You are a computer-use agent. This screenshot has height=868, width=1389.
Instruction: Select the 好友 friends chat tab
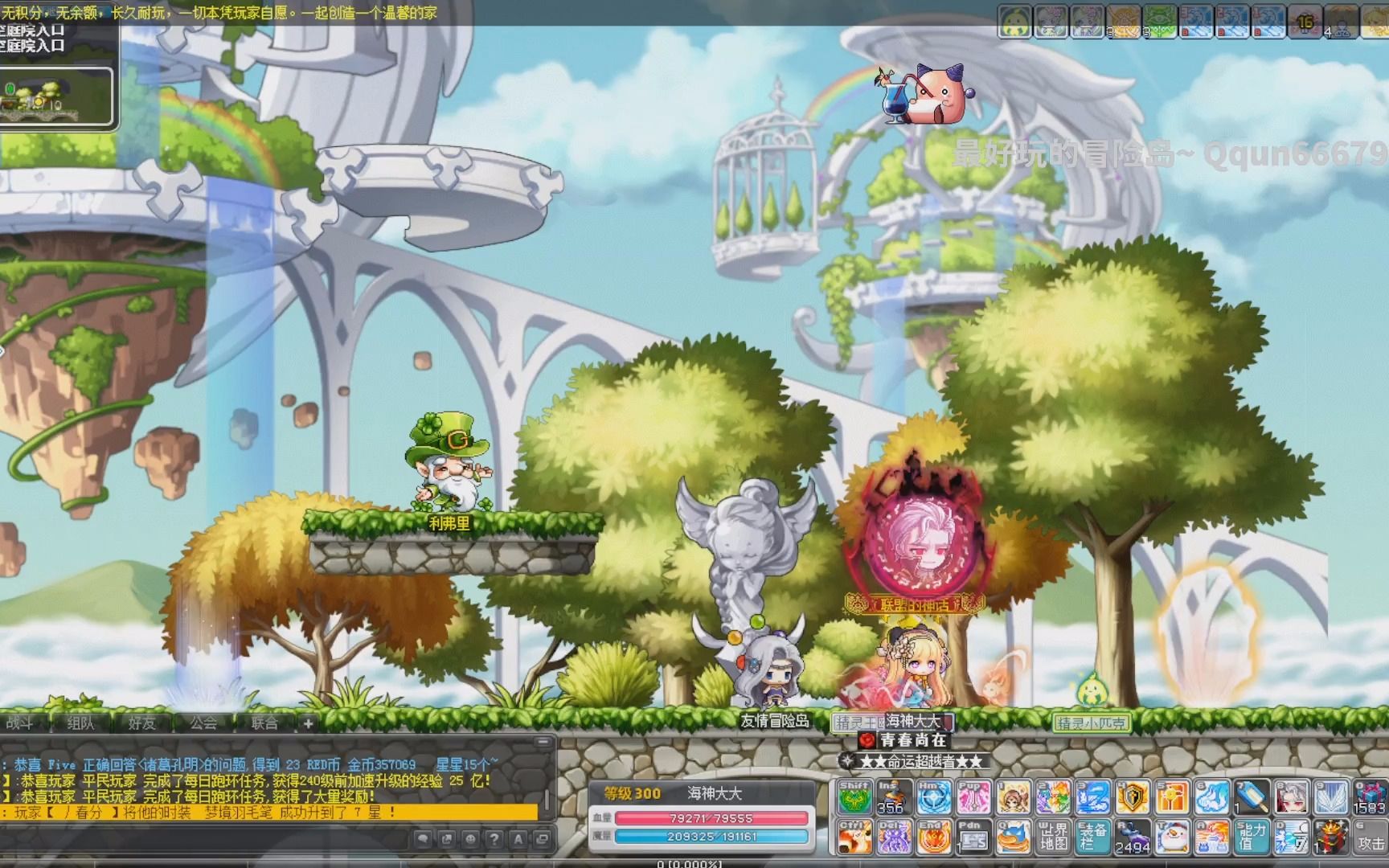tap(141, 723)
